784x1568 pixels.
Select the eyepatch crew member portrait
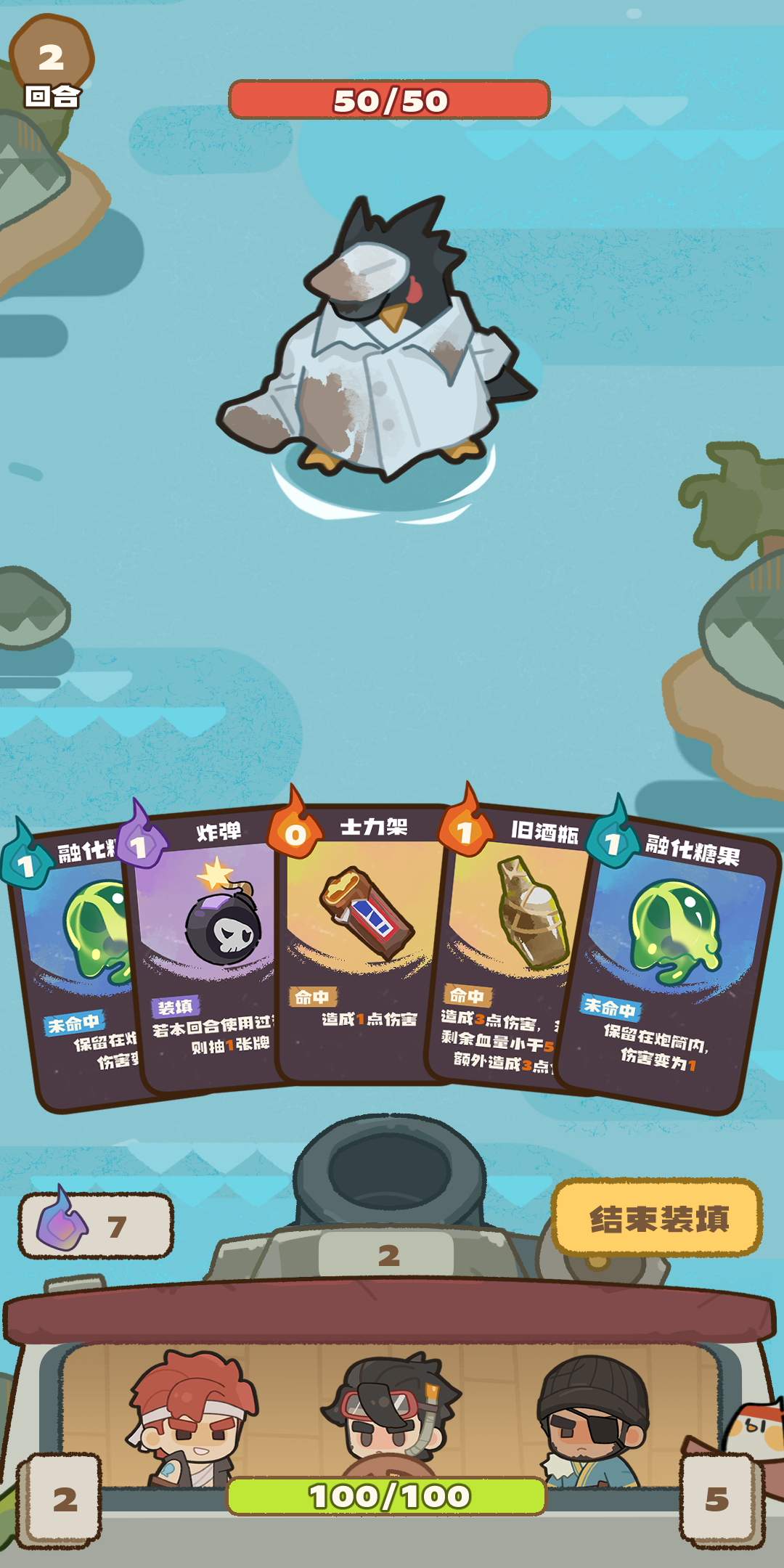[592, 1416]
